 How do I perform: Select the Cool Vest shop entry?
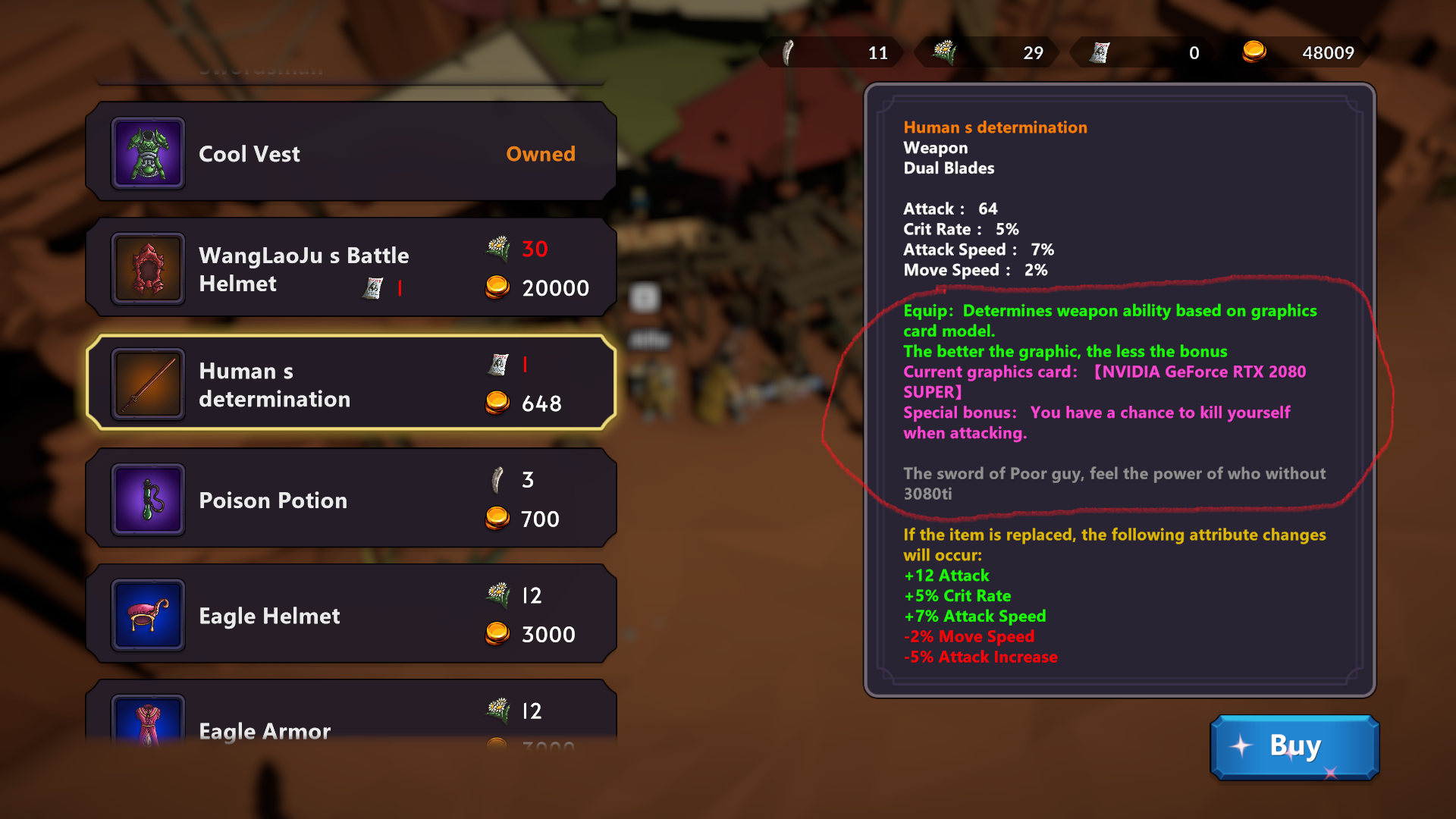tap(350, 153)
